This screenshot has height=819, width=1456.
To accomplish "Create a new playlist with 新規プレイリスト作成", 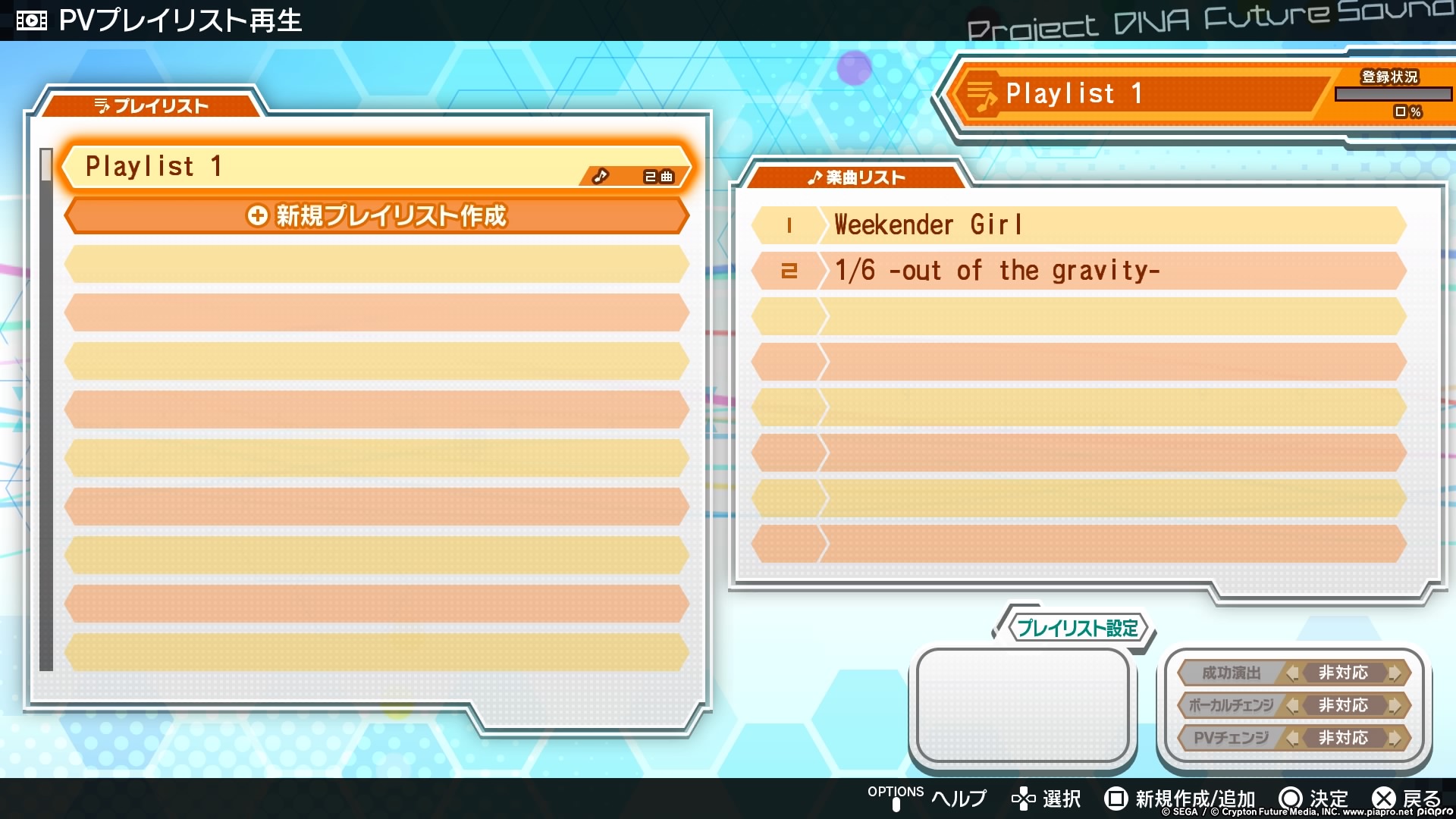I will click(x=377, y=216).
